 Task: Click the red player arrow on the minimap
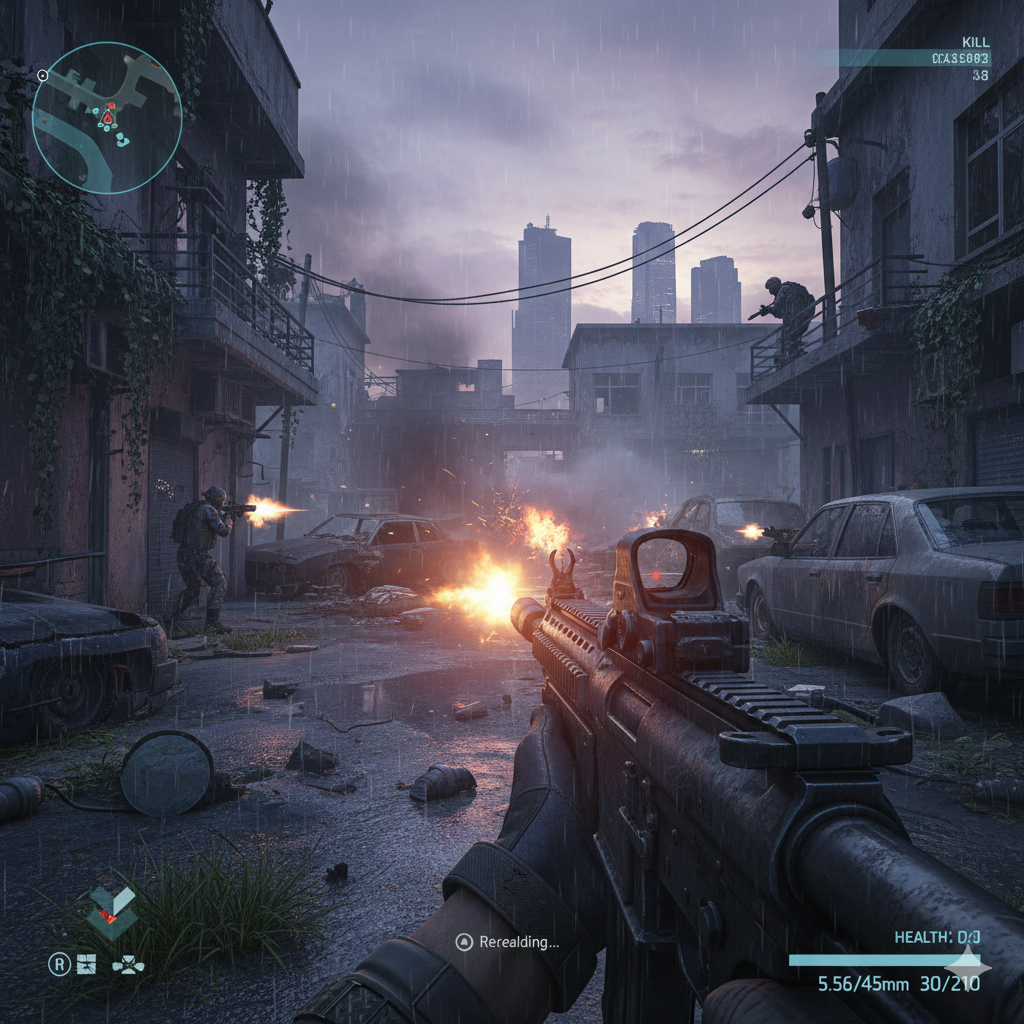[107, 119]
